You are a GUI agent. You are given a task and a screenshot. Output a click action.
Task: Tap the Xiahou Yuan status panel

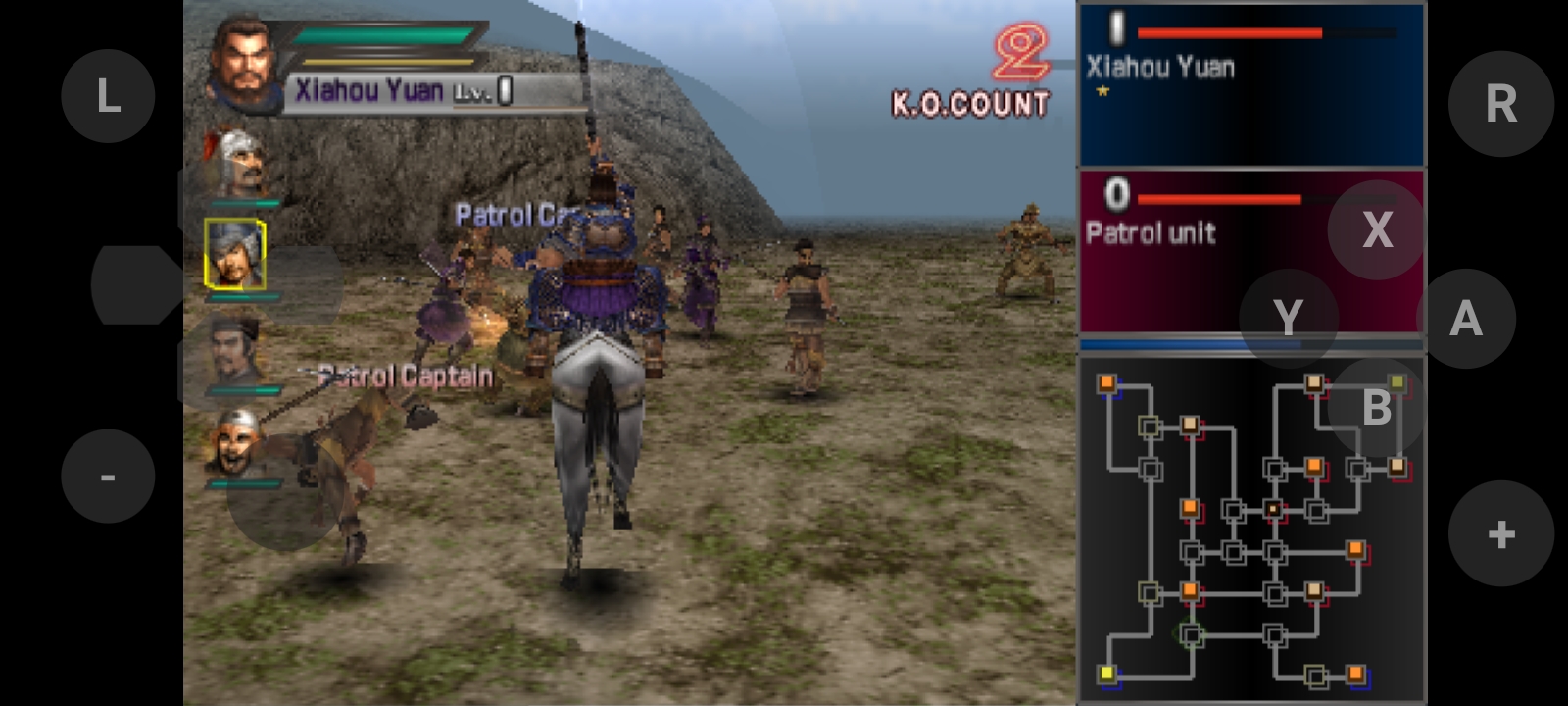(1250, 86)
